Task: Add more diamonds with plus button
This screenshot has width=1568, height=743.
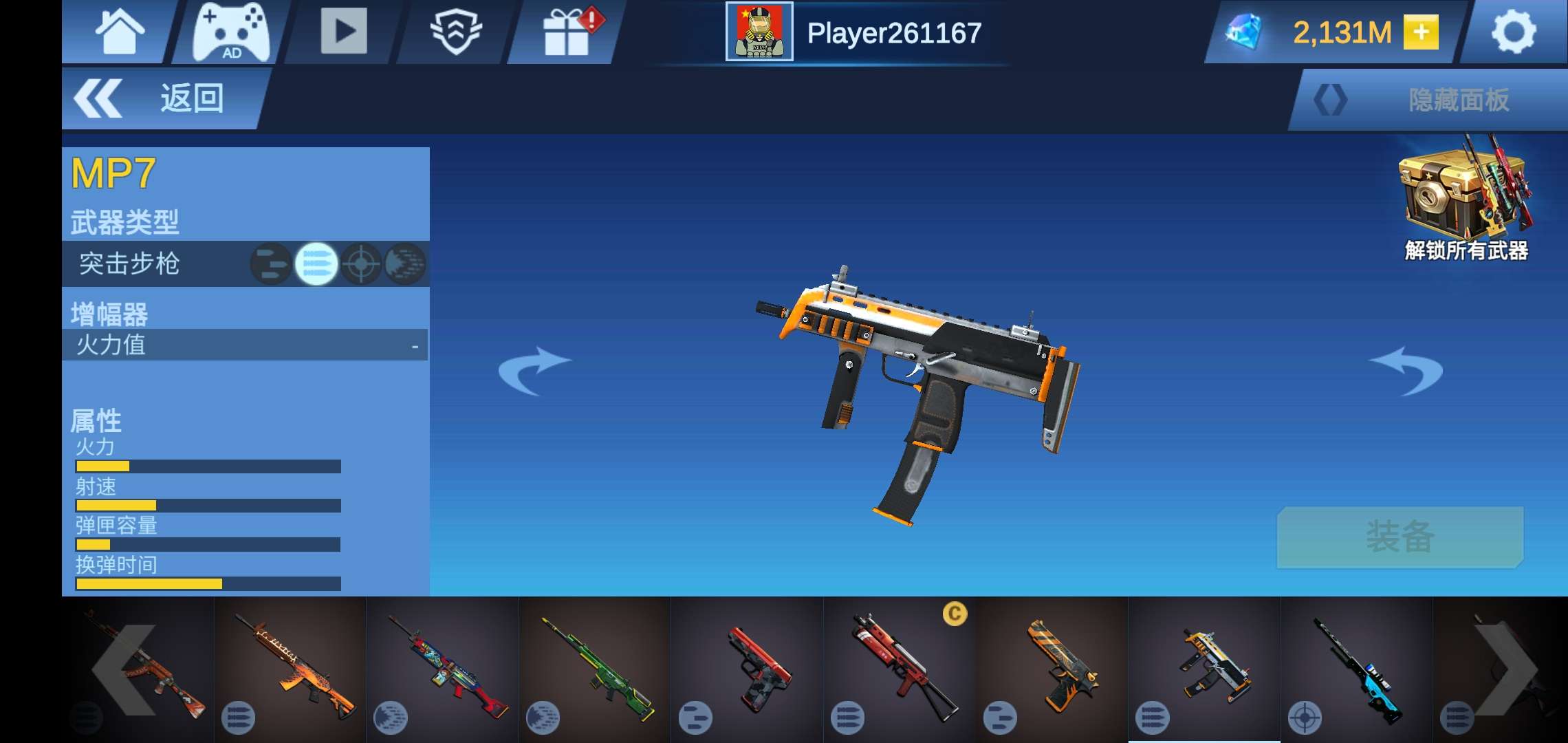Action: pos(1421,32)
